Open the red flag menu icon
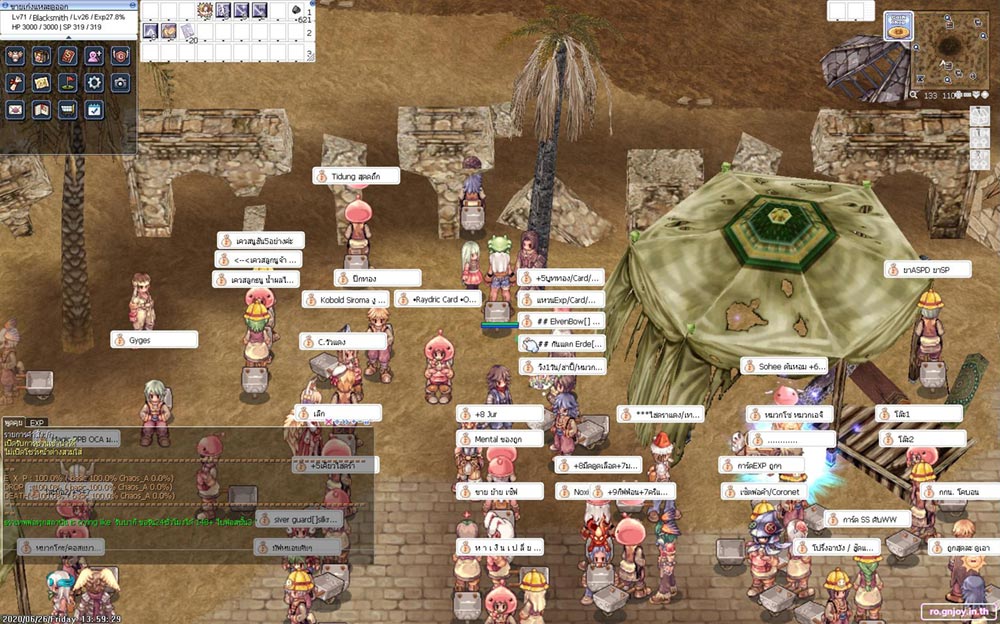Viewport: 1000px width, 624px height. coord(68,83)
